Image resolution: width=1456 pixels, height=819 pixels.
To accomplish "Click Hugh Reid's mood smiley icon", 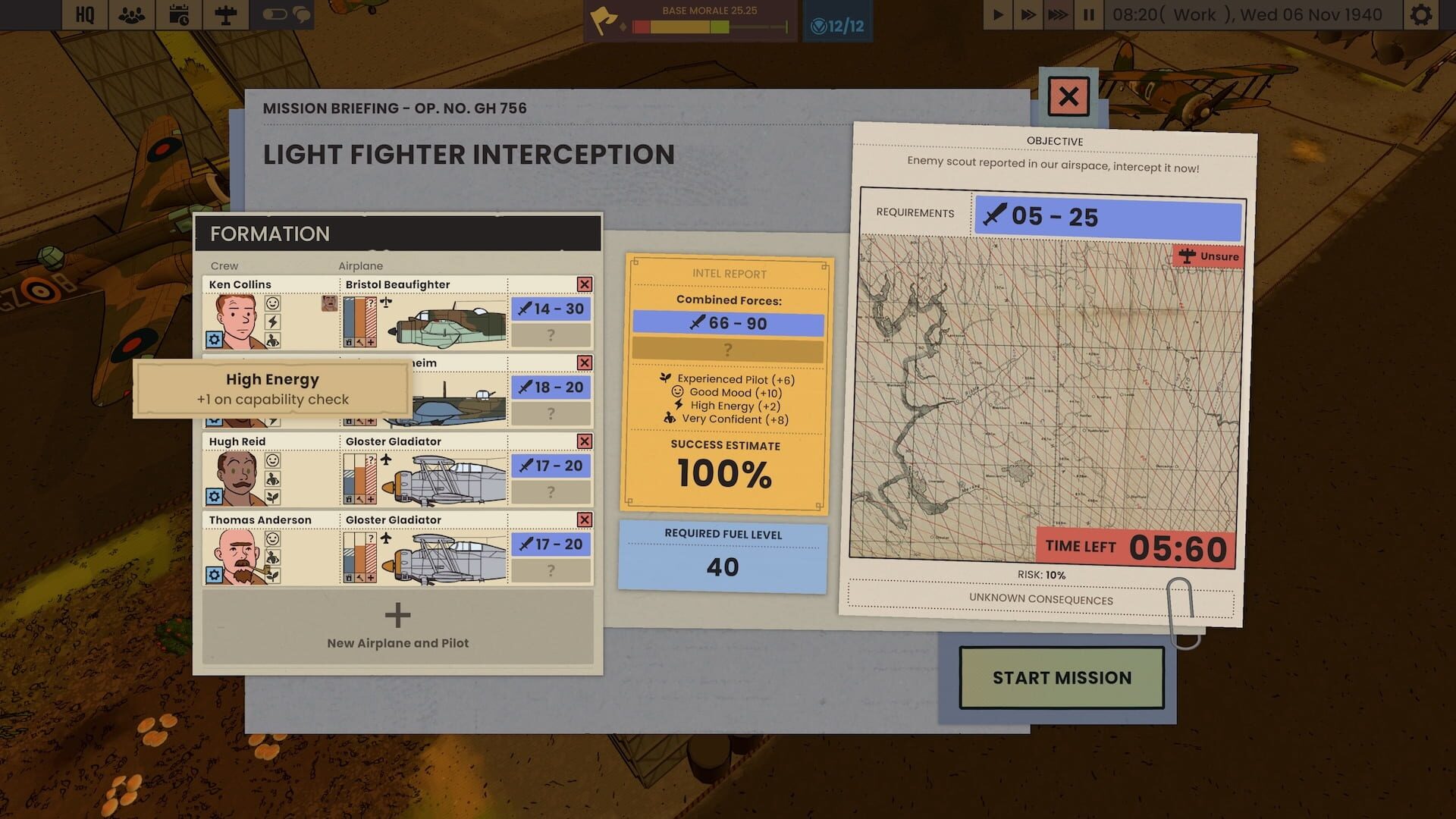I will (x=273, y=460).
